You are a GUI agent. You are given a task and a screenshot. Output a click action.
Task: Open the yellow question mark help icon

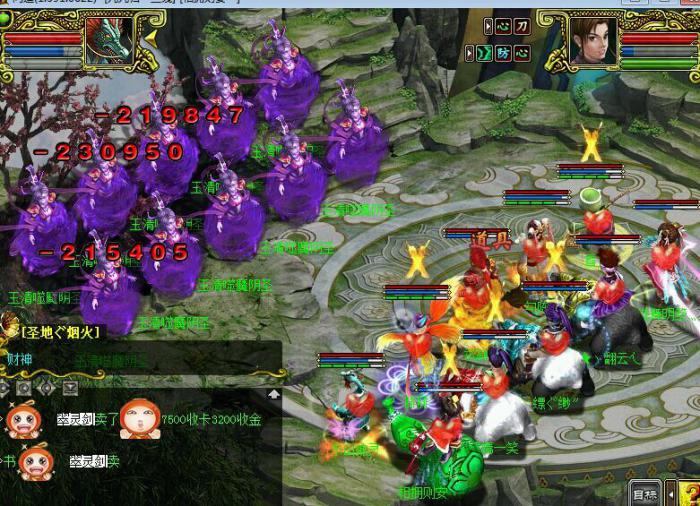point(688,492)
